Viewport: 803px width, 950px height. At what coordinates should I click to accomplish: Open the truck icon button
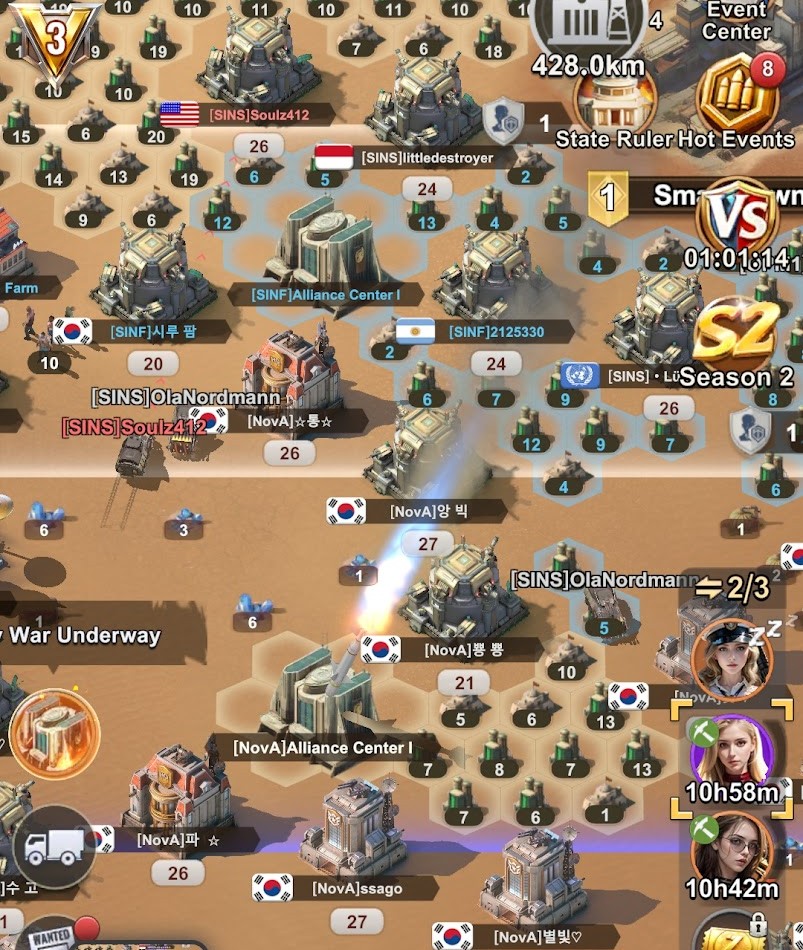coord(54,847)
